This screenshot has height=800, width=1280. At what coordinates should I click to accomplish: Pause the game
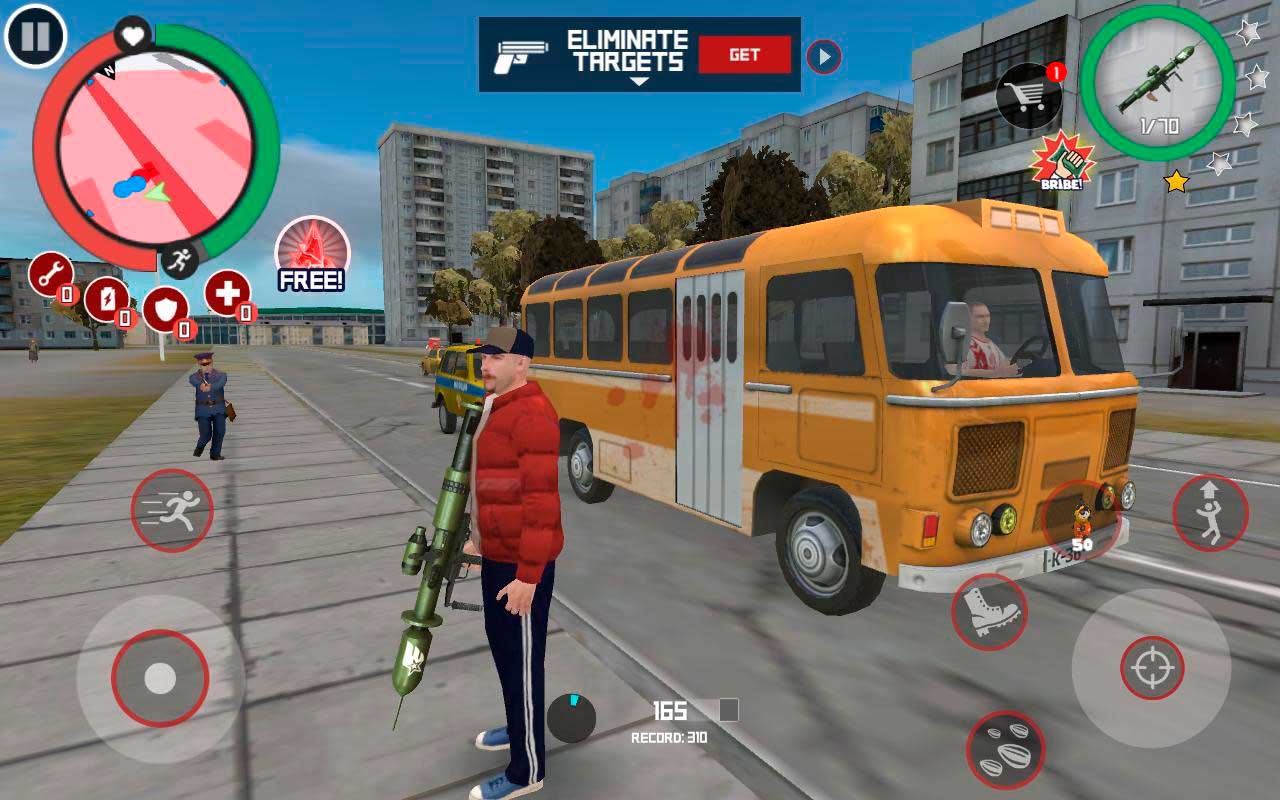coord(35,36)
